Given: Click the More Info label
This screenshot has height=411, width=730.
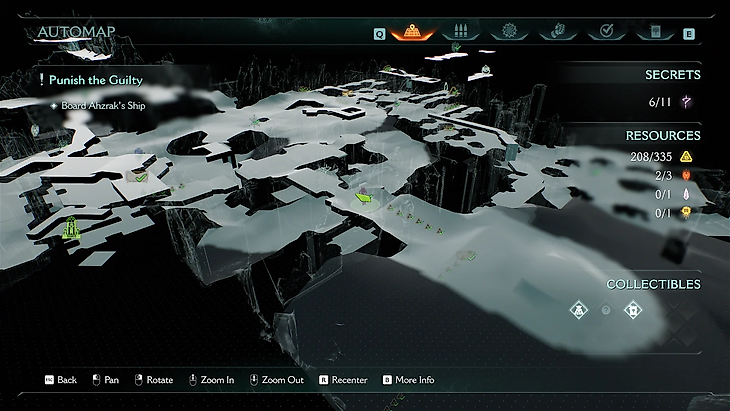Looking at the screenshot, I should click(x=414, y=380).
